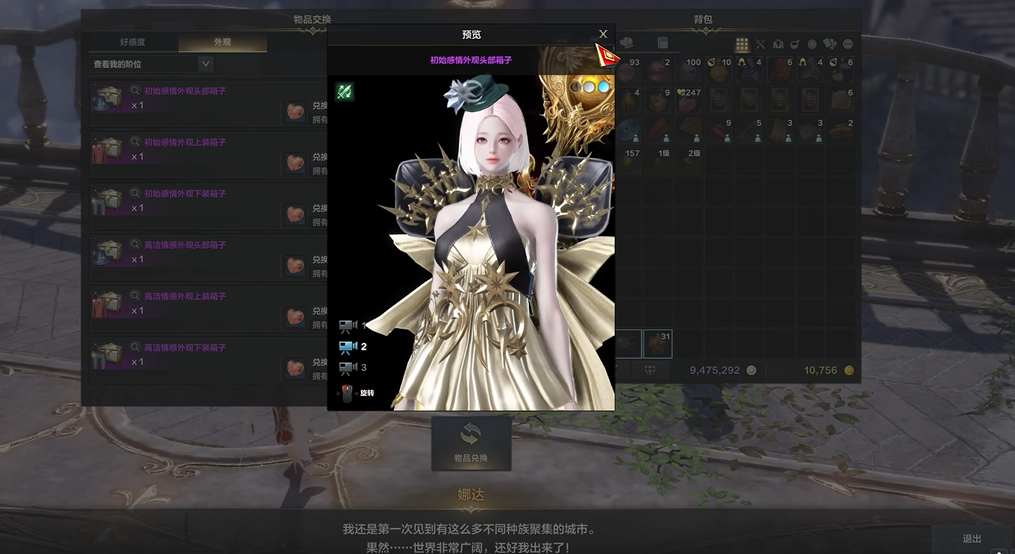Switch preview to camera view 3
Screen dimensions: 1015x554
point(349,368)
